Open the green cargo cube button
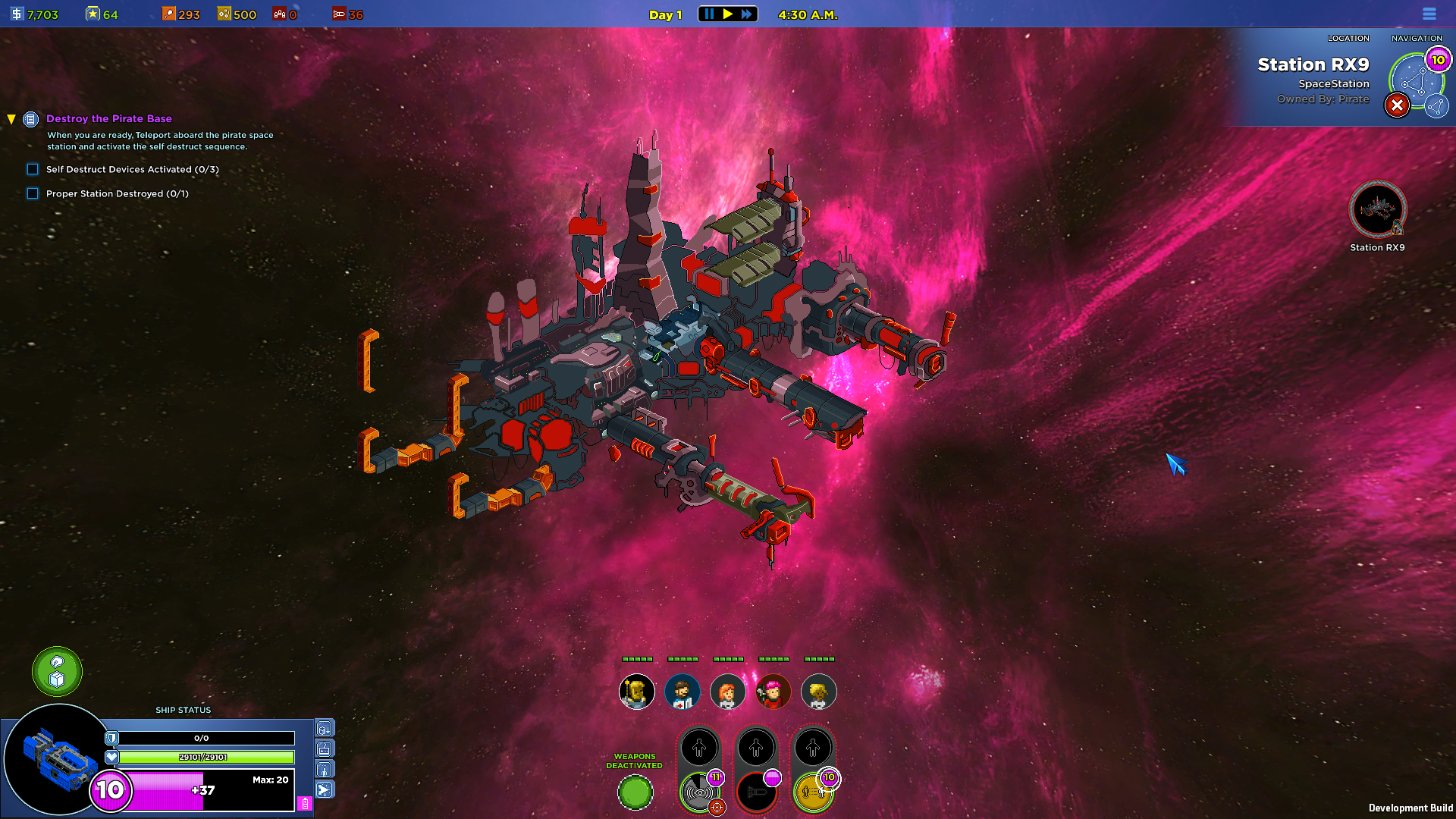 coord(57,672)
